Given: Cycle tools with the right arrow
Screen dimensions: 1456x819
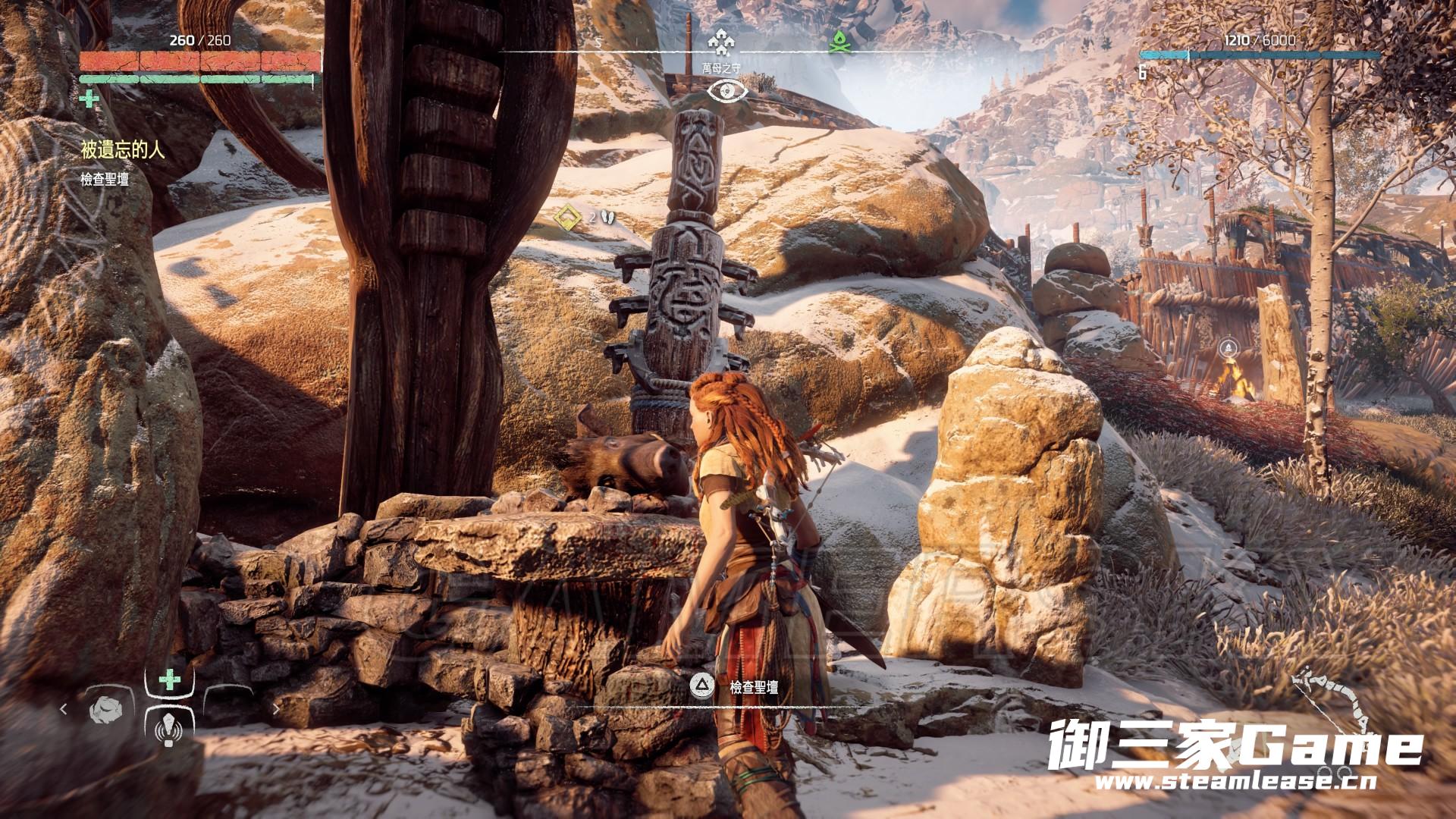Looking at the screenshot, I should 276,710.
